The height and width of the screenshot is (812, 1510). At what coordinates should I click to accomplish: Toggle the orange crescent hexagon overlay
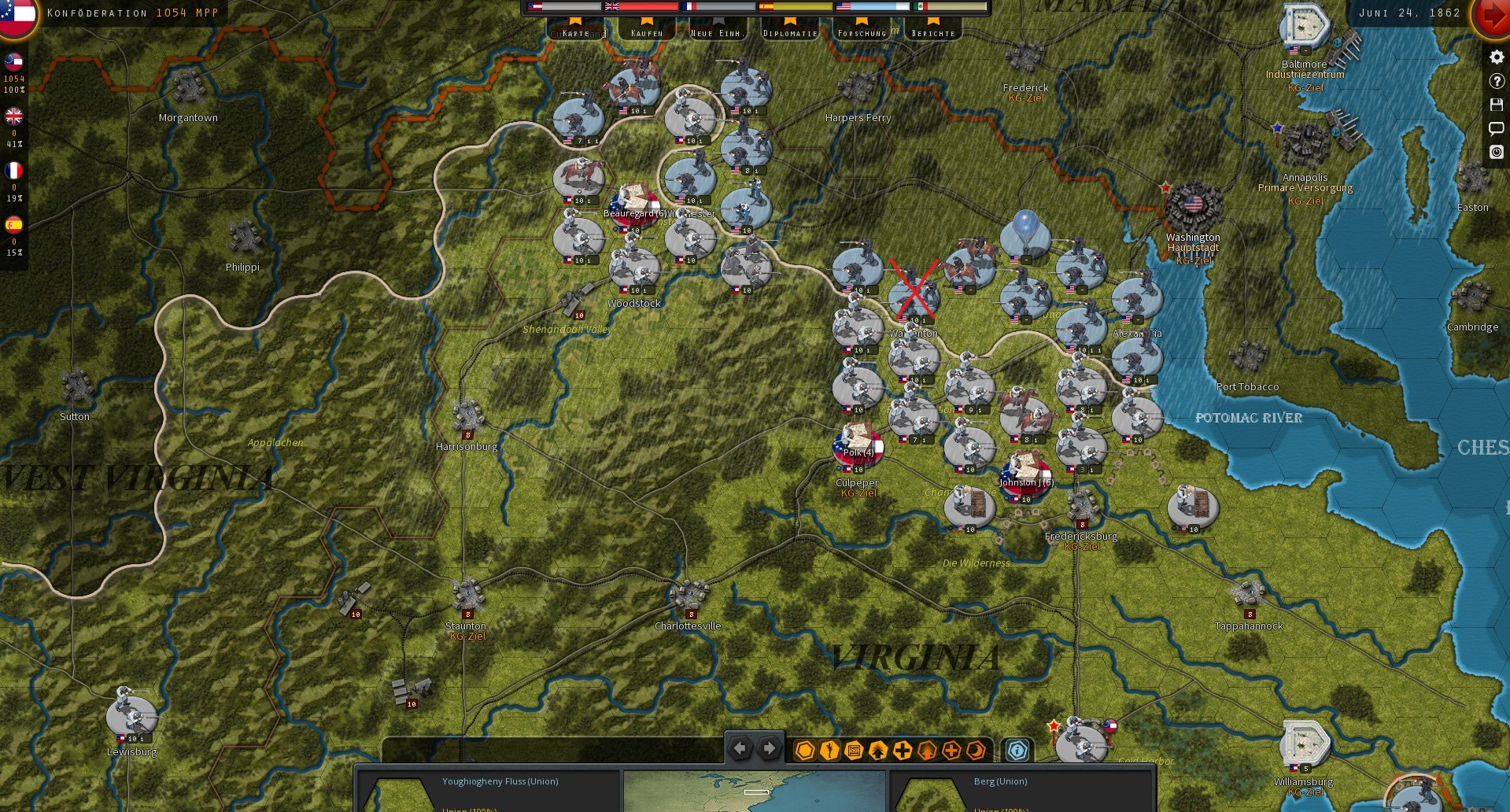pos(975,751)
